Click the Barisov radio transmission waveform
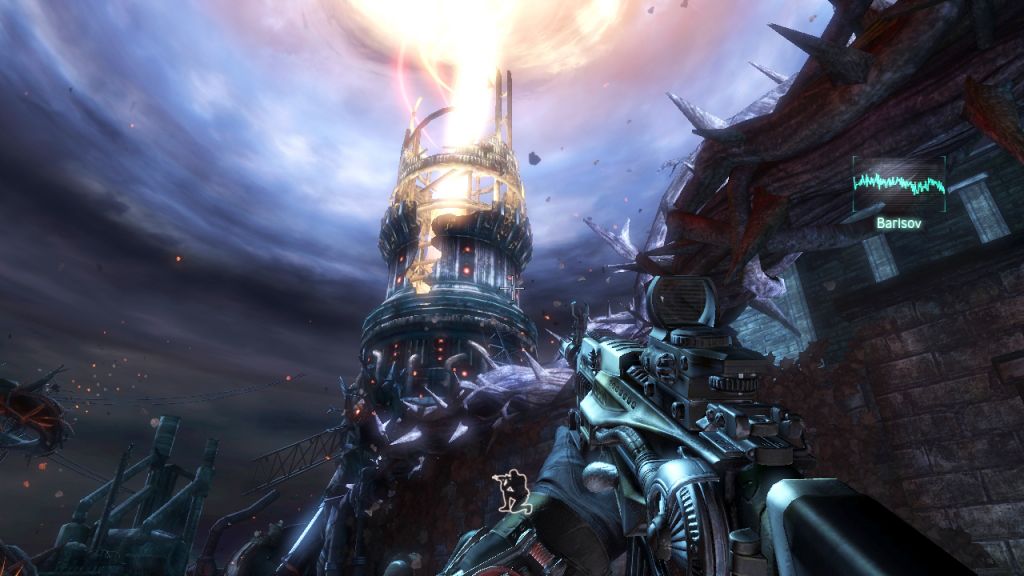The image size is (1024, 576). tap(898, 184)
